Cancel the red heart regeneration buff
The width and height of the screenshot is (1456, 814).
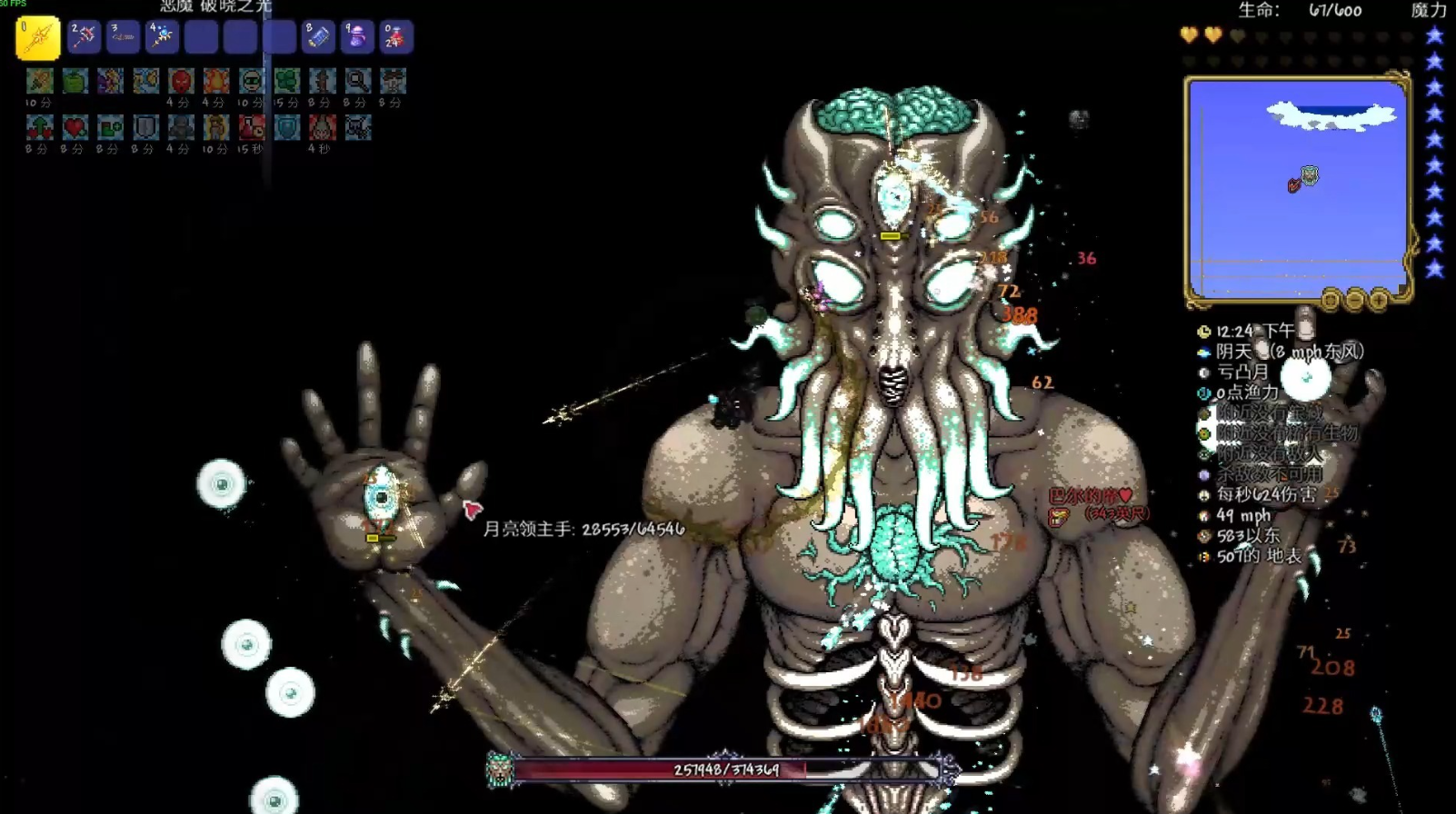[x=75, y=128]
